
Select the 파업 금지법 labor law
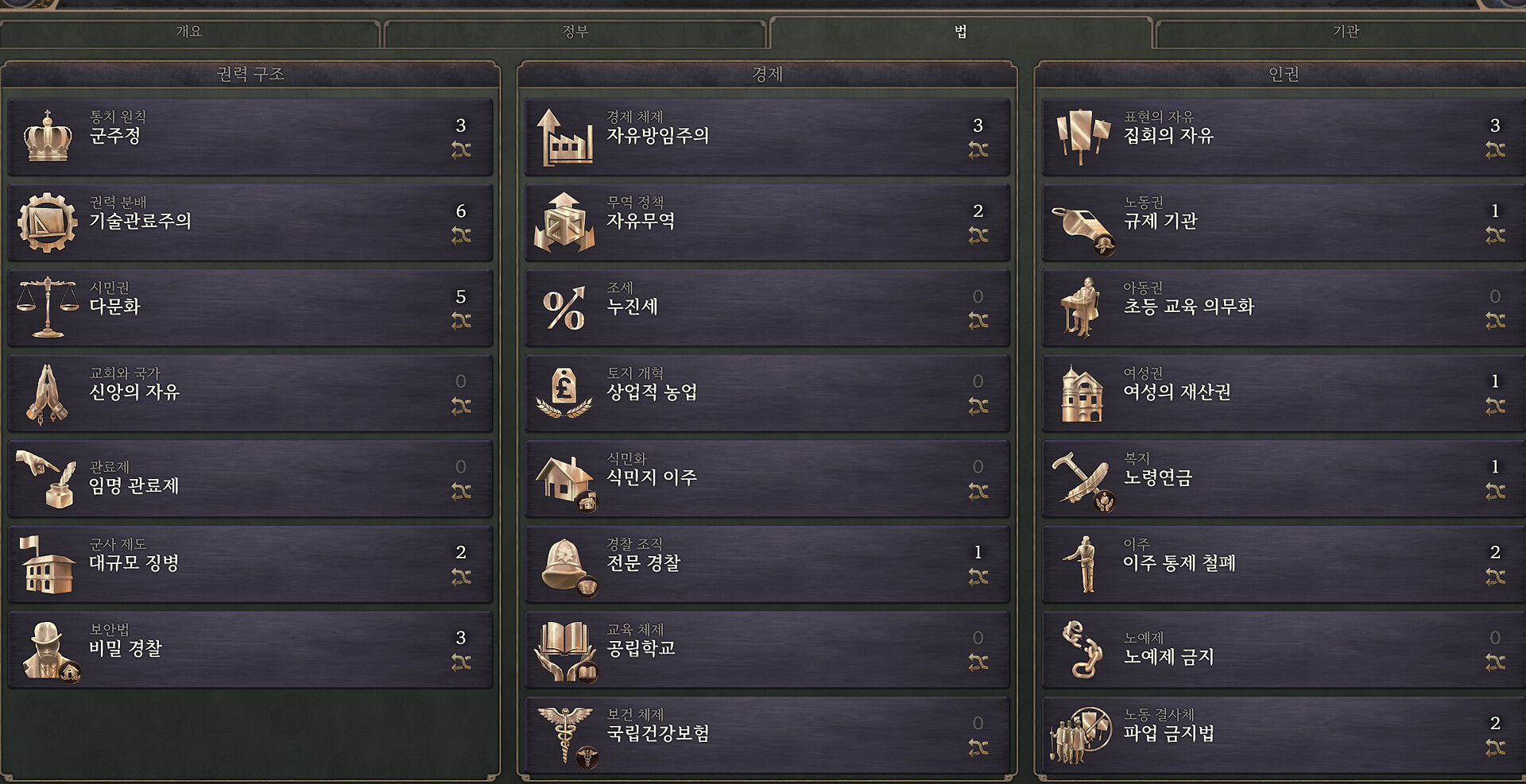click(x=1284, y=735)
